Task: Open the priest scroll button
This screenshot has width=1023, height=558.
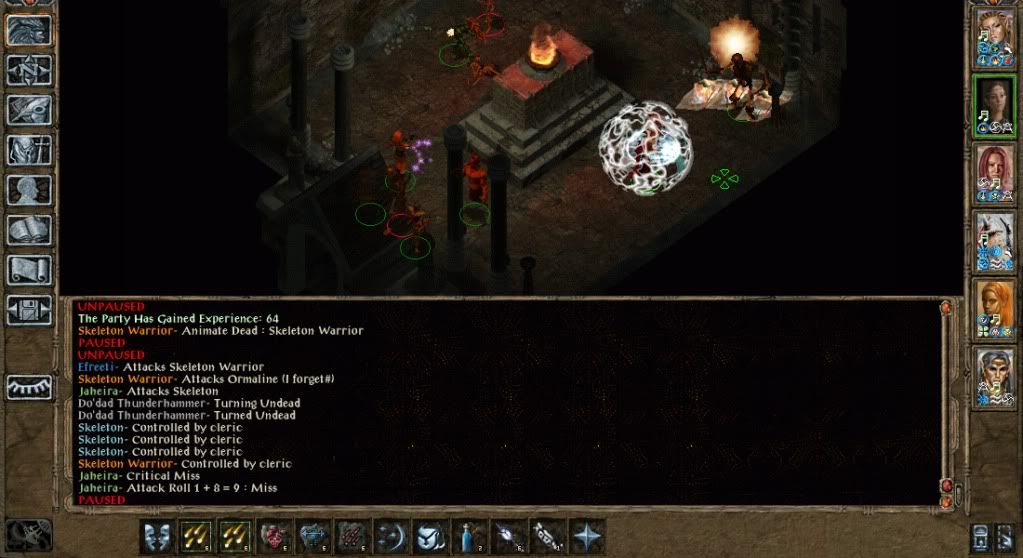Action: [x=29, y=269]
